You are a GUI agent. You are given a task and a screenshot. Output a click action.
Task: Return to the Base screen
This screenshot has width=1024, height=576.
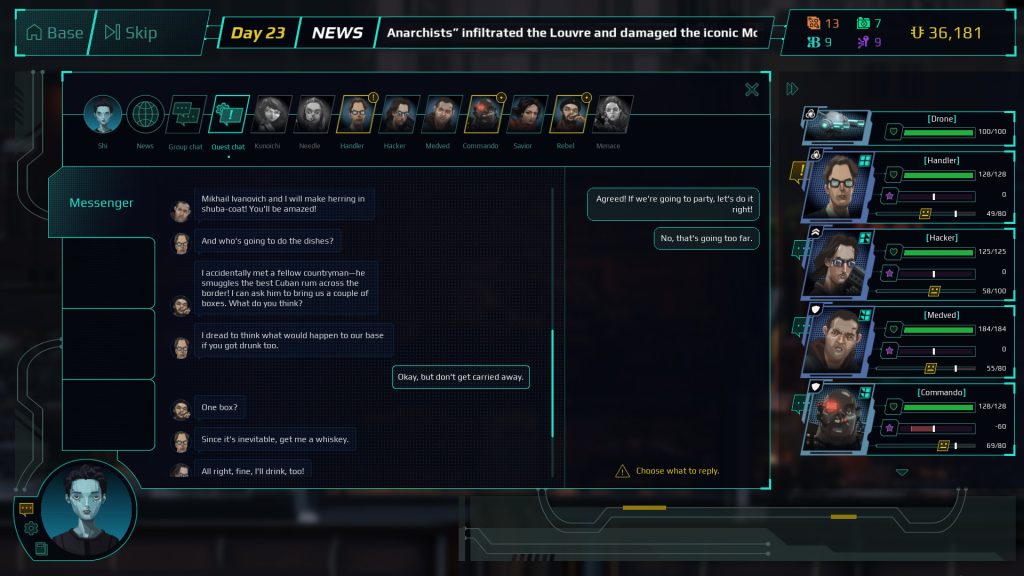(54, 33)
